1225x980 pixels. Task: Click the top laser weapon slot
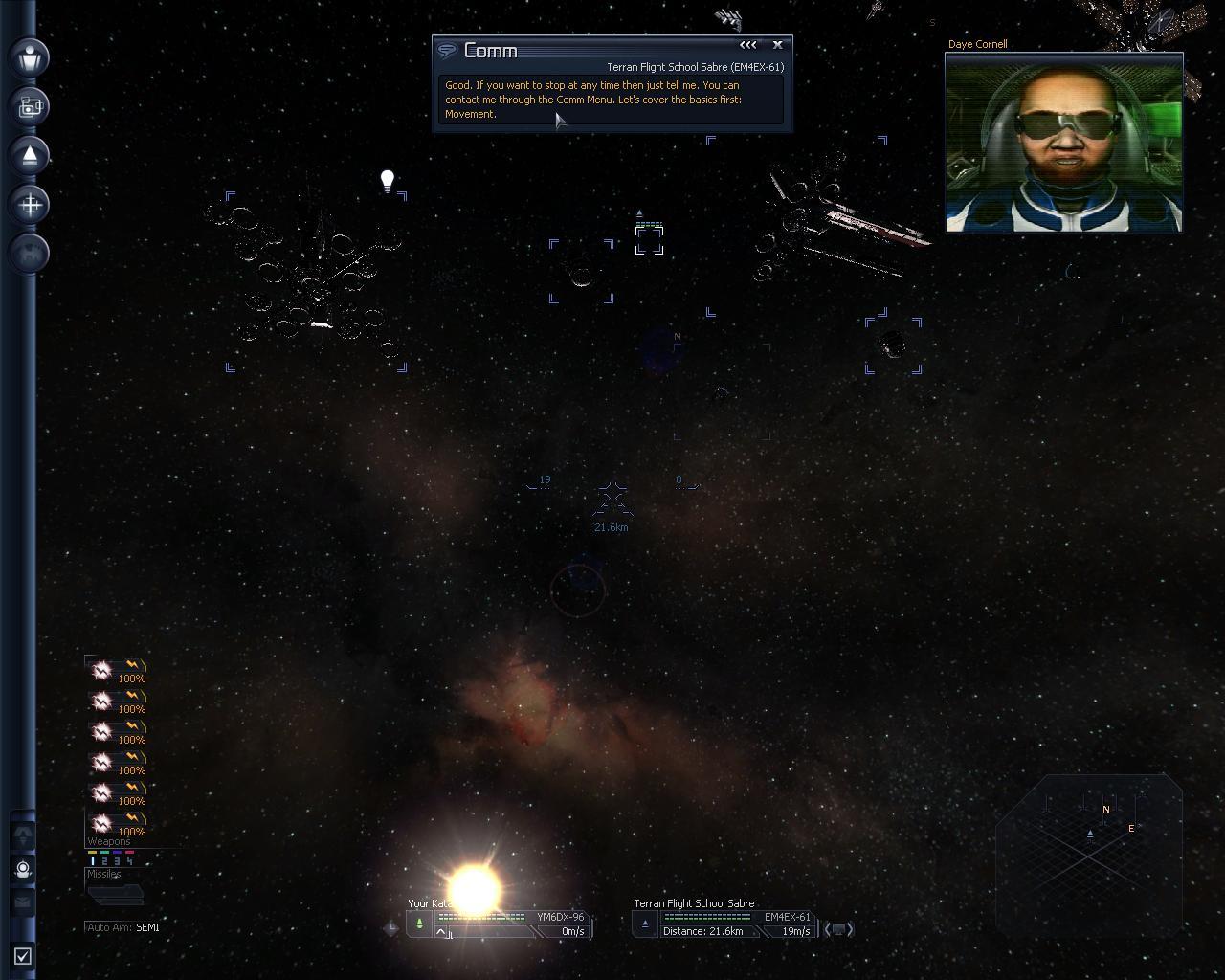pos(117,670)
